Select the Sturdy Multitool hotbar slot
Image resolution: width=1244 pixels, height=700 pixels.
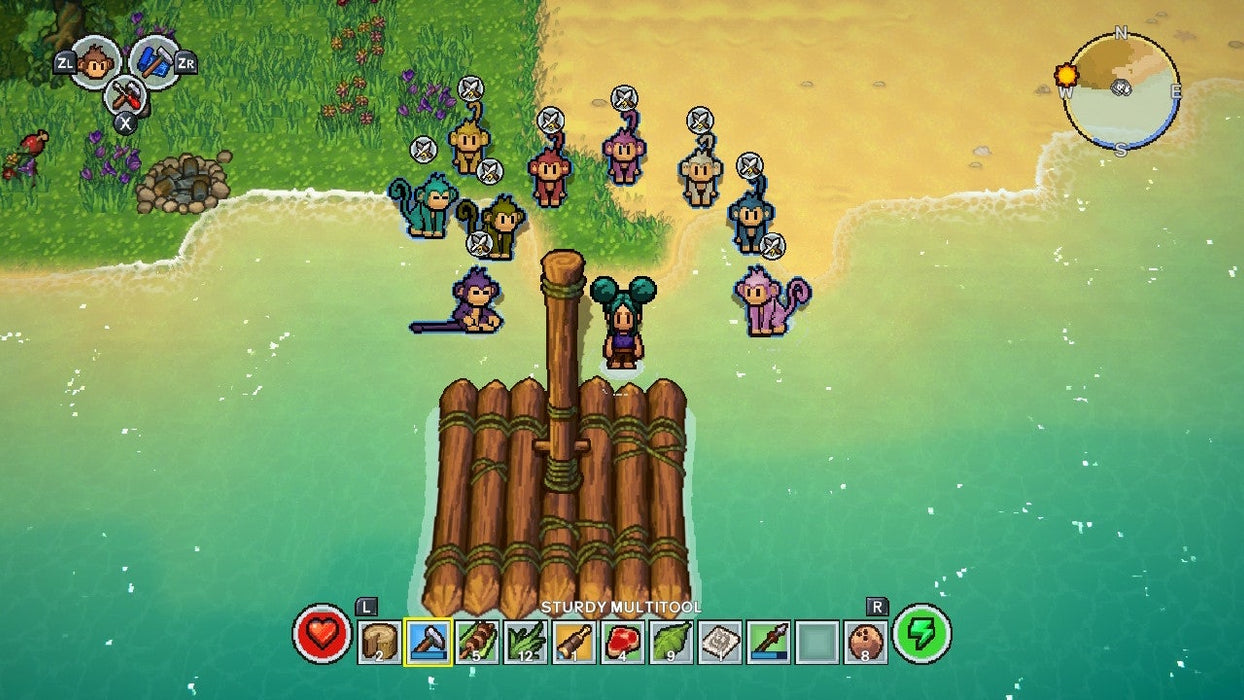click(x=429, y=641)
